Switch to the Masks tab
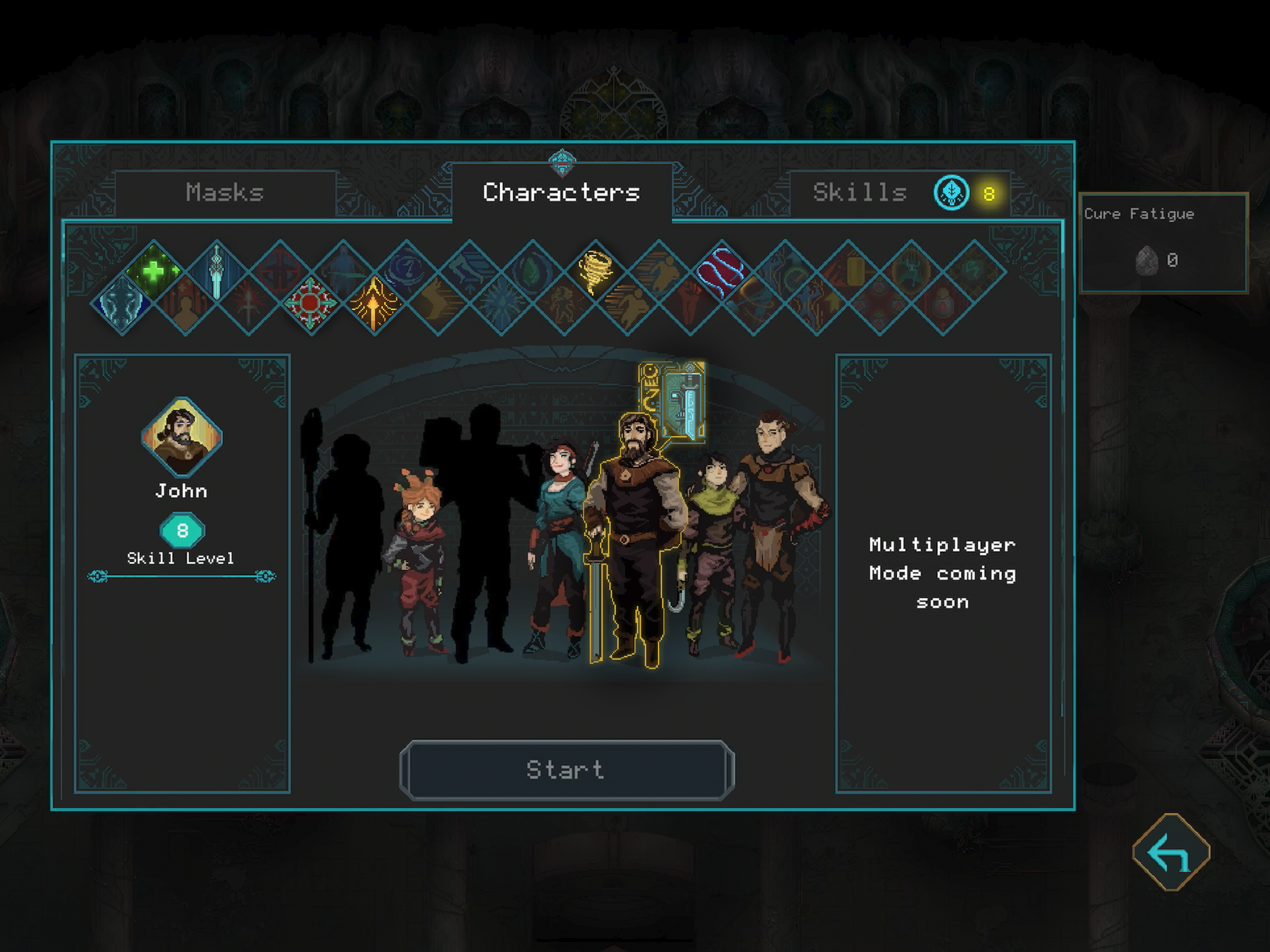This screenshot has height=952, width=1270. pos(224,192)
